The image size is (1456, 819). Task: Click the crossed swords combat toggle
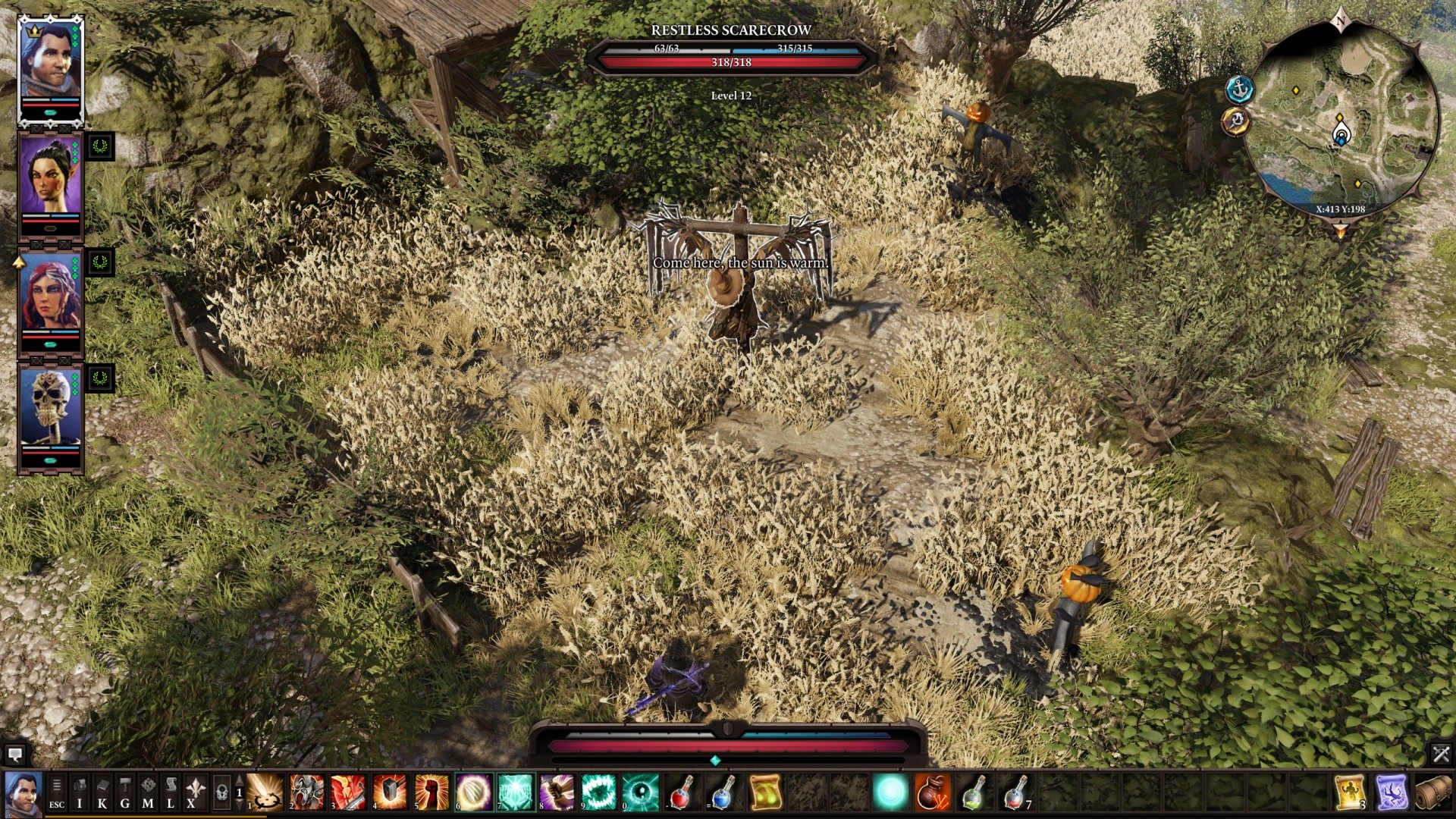click(1440, 754)
